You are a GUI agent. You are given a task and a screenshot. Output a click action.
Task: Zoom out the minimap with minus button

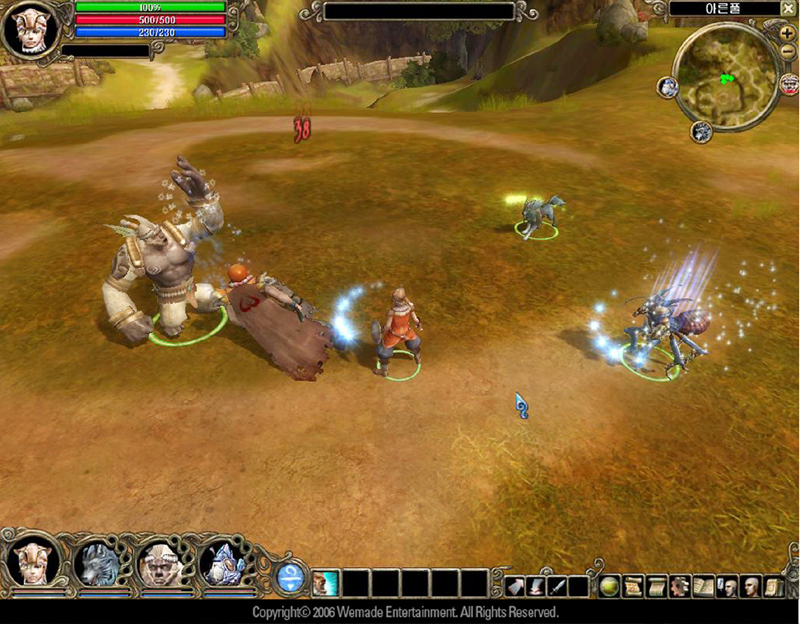tap(787, 51)
